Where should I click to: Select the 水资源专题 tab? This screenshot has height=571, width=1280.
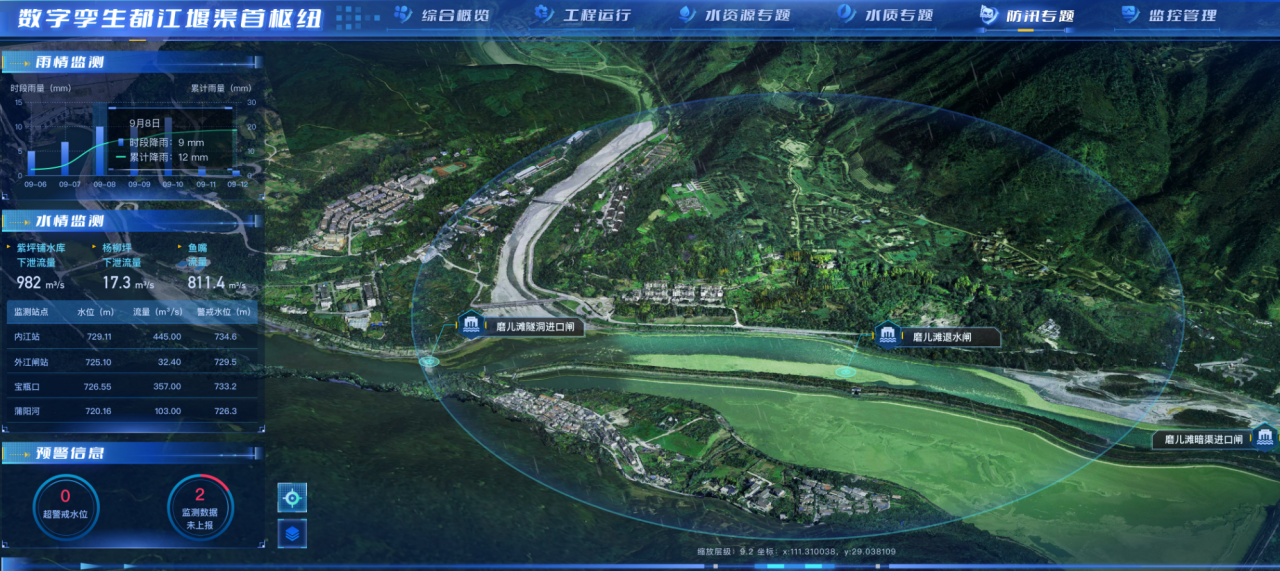point(734,15)
